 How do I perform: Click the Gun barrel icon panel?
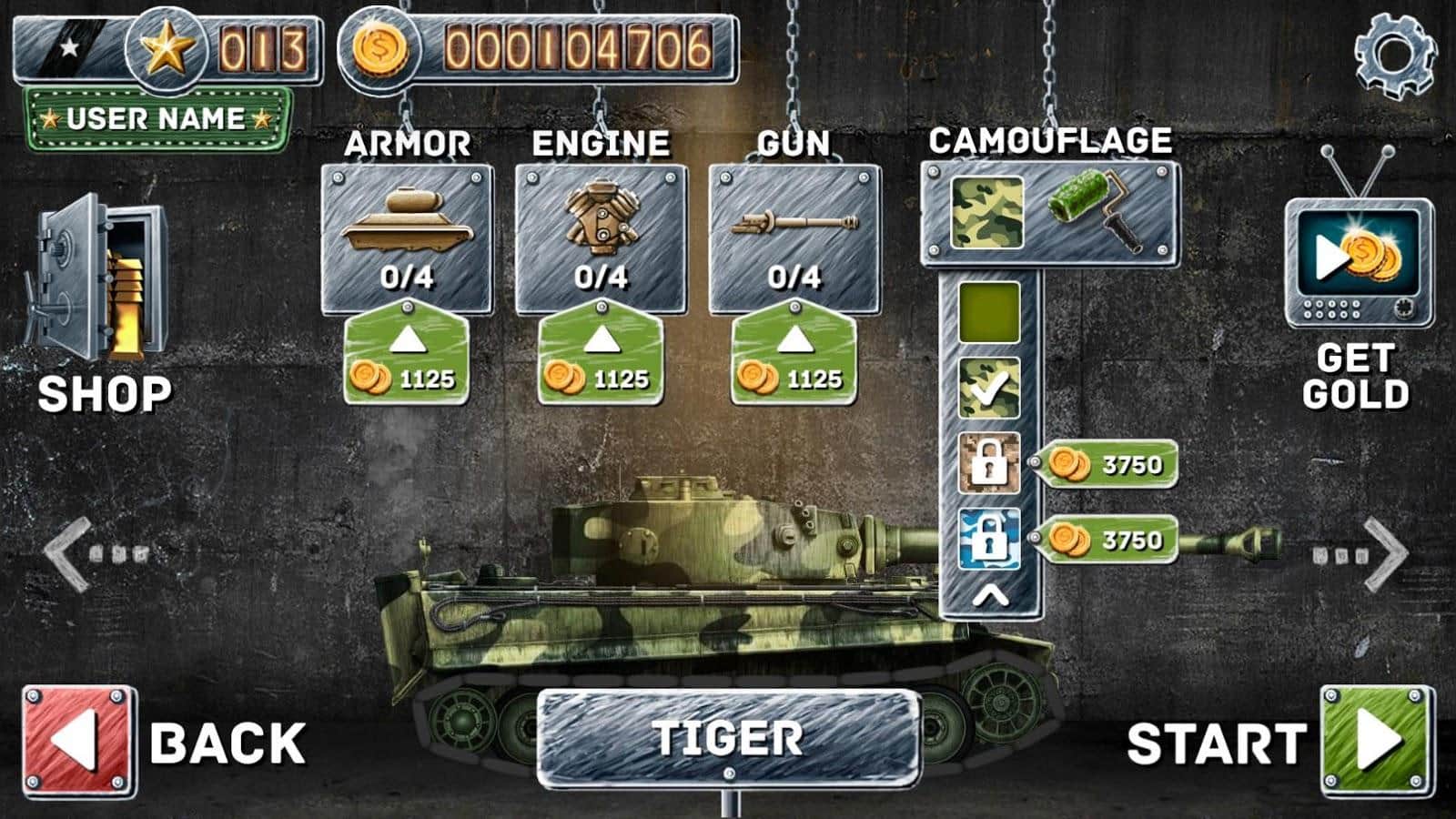coord(794,238)
